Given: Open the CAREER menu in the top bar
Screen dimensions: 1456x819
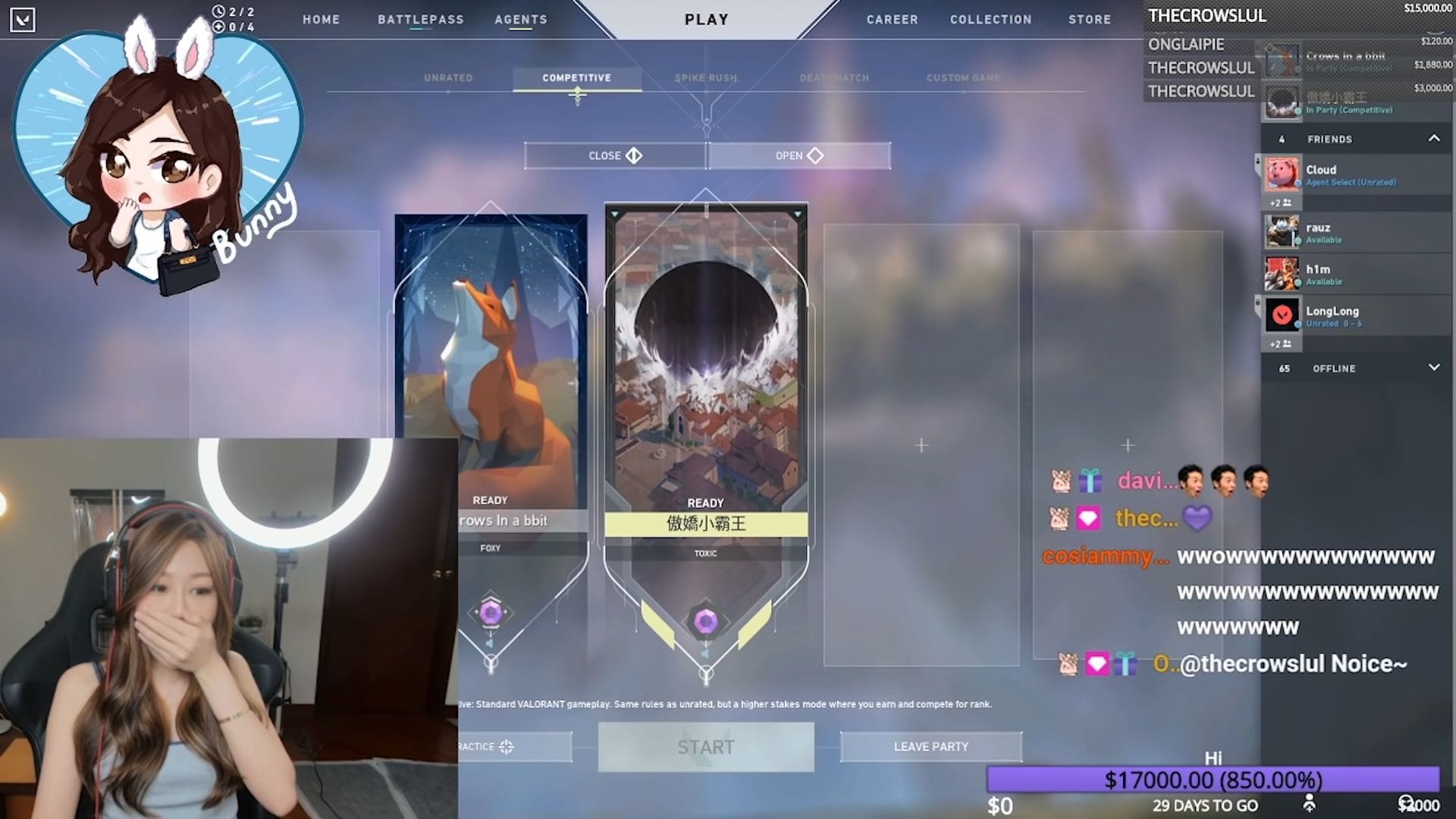Looking at the screenshot, I should coord(892,20).
